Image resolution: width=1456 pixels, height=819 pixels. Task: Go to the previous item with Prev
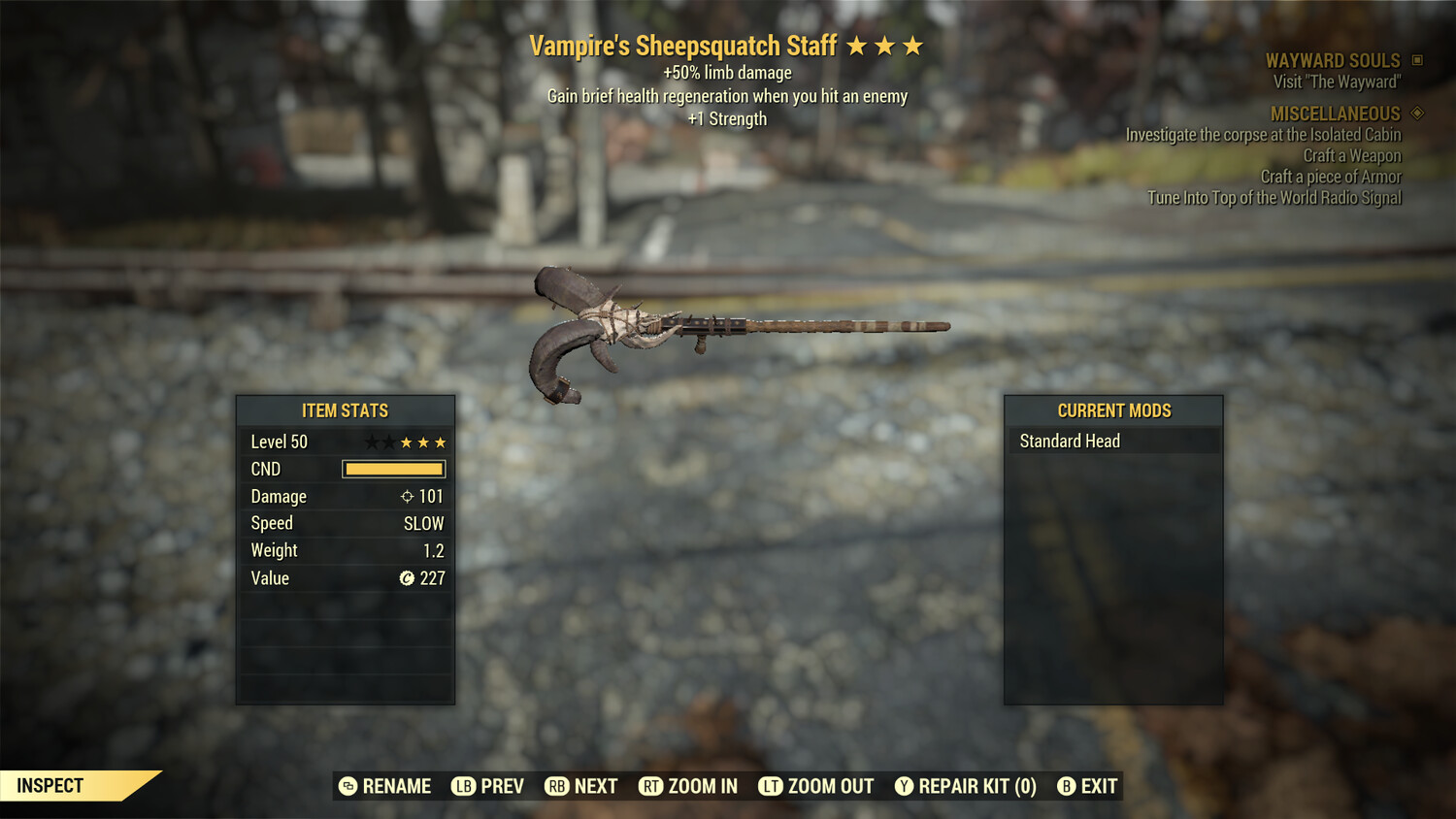487,786
